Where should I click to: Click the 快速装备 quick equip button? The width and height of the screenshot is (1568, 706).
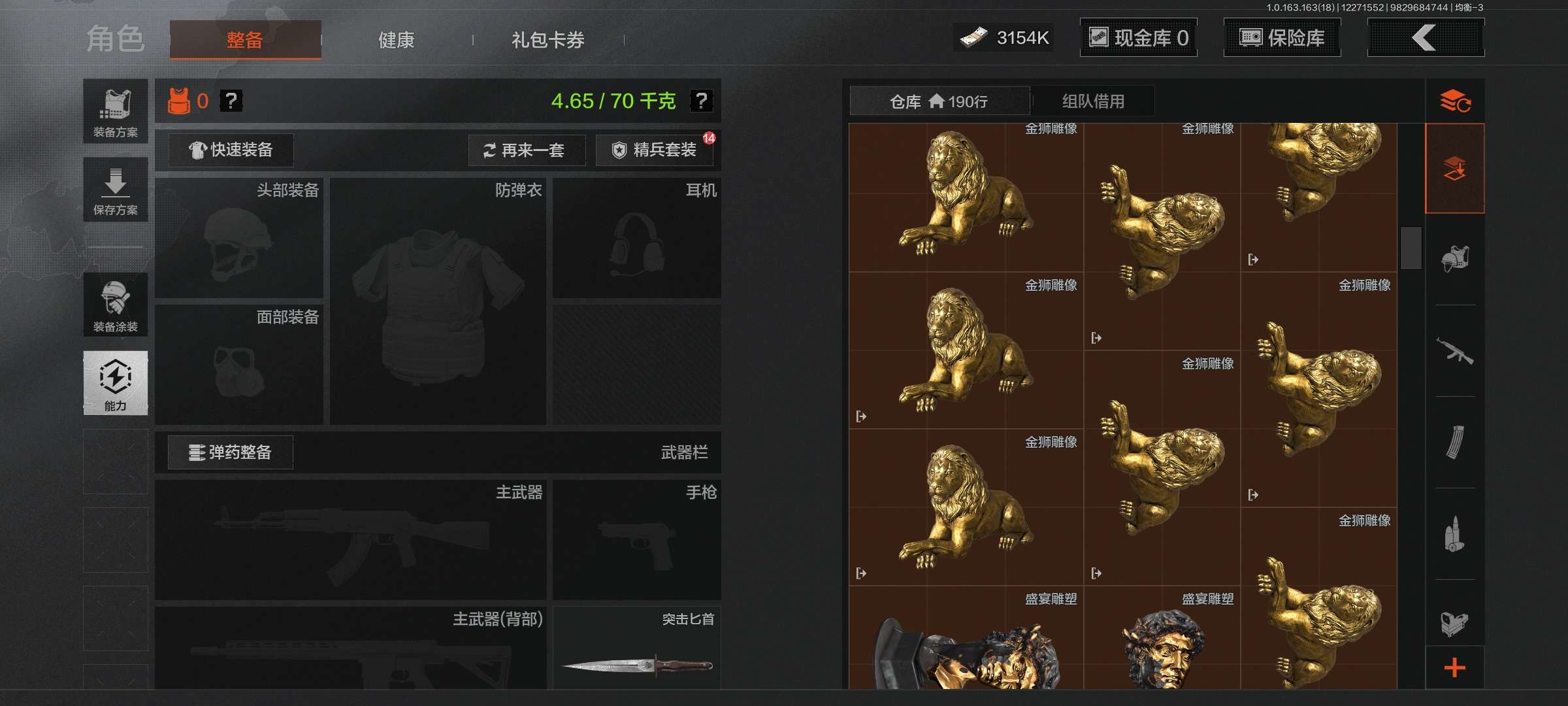[x=230, y=150]
